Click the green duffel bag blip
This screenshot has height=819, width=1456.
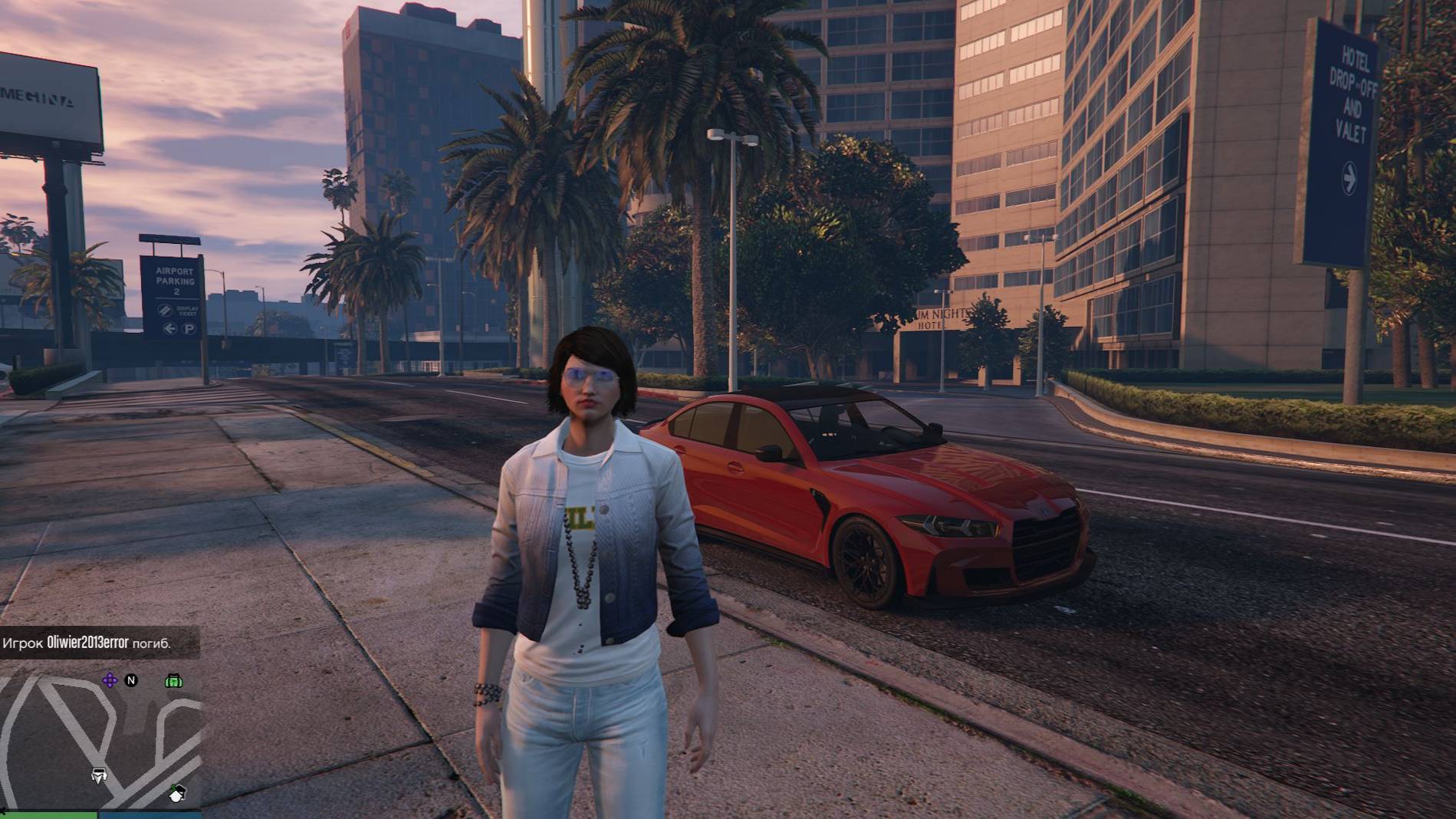pyautogui.click(x=173, y=680)
